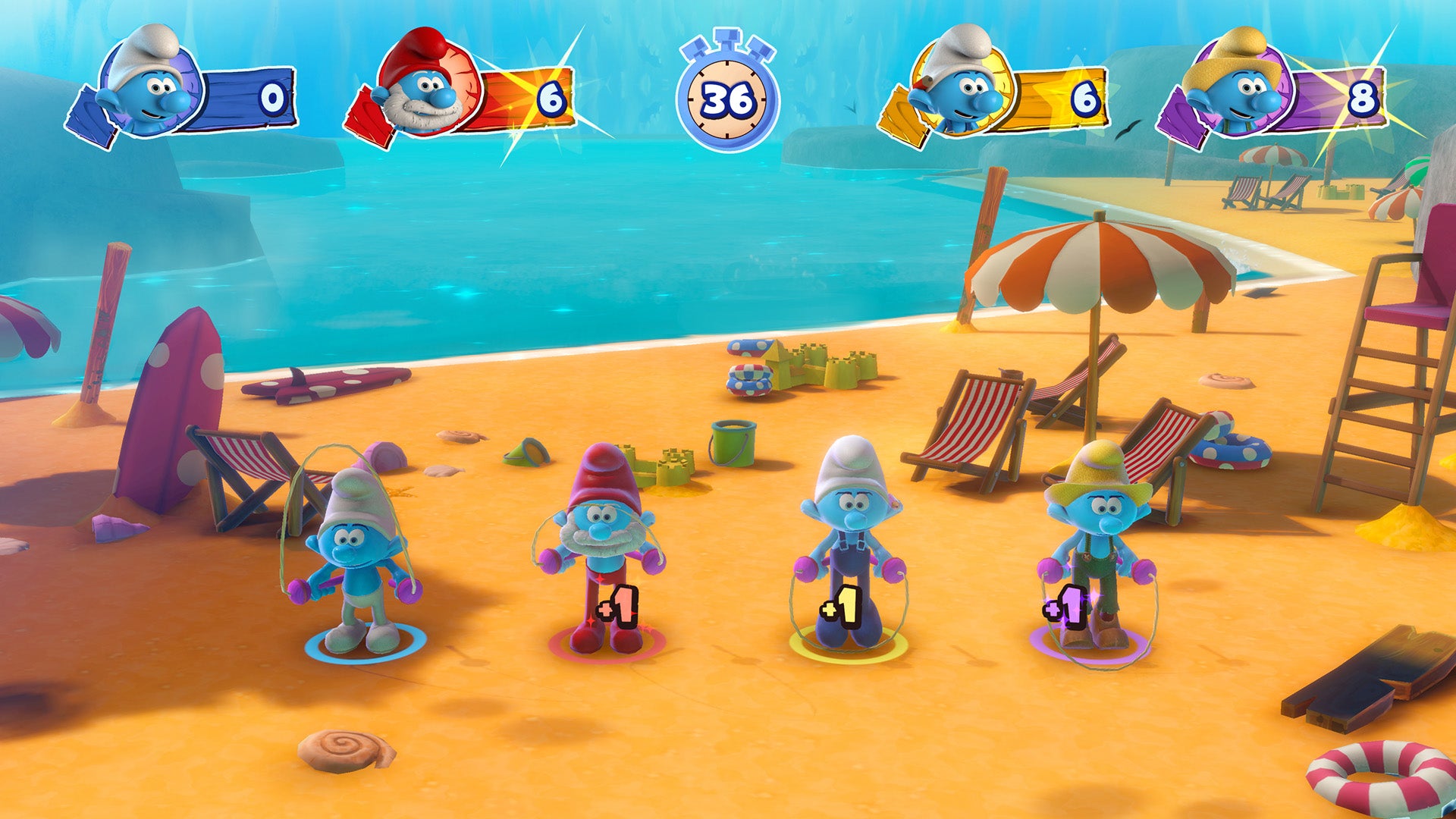The width and height of the screenshot is (1456, 819).
Task: Click Farmer Smurf's purple portrait icon
Action: (1244, 87)
